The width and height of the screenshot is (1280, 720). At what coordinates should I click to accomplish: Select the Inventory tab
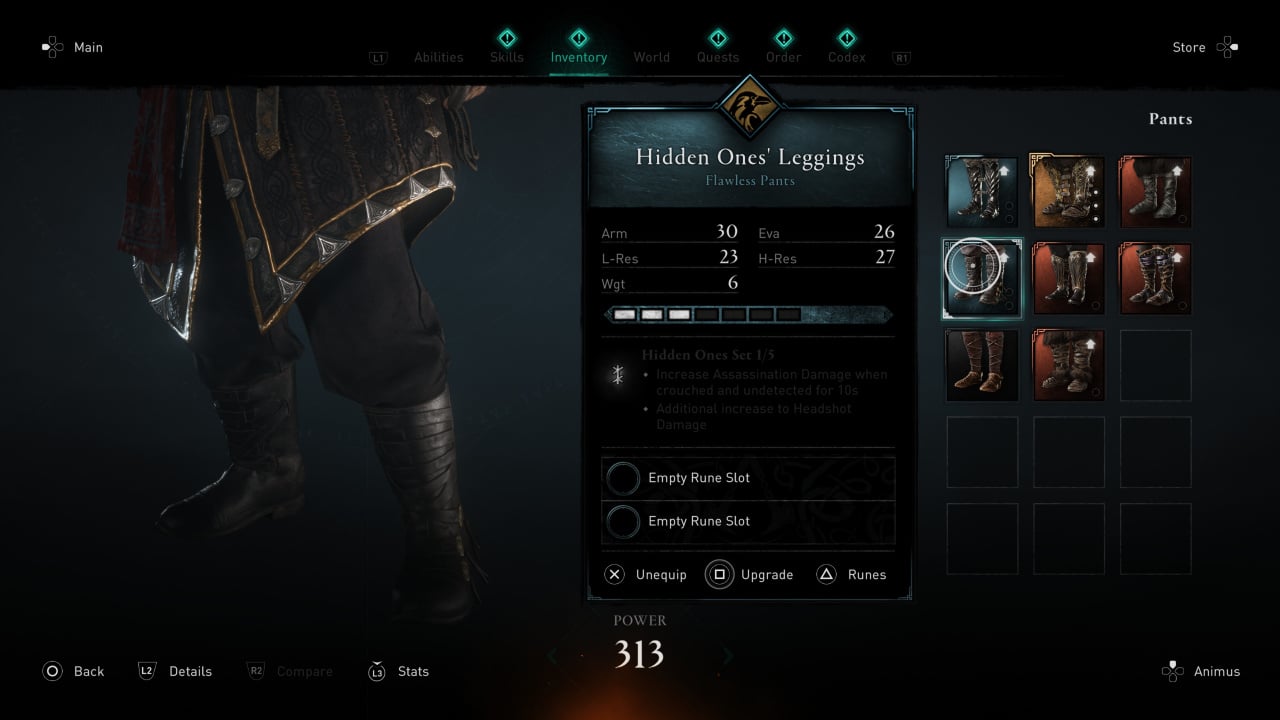click(578, 56)
